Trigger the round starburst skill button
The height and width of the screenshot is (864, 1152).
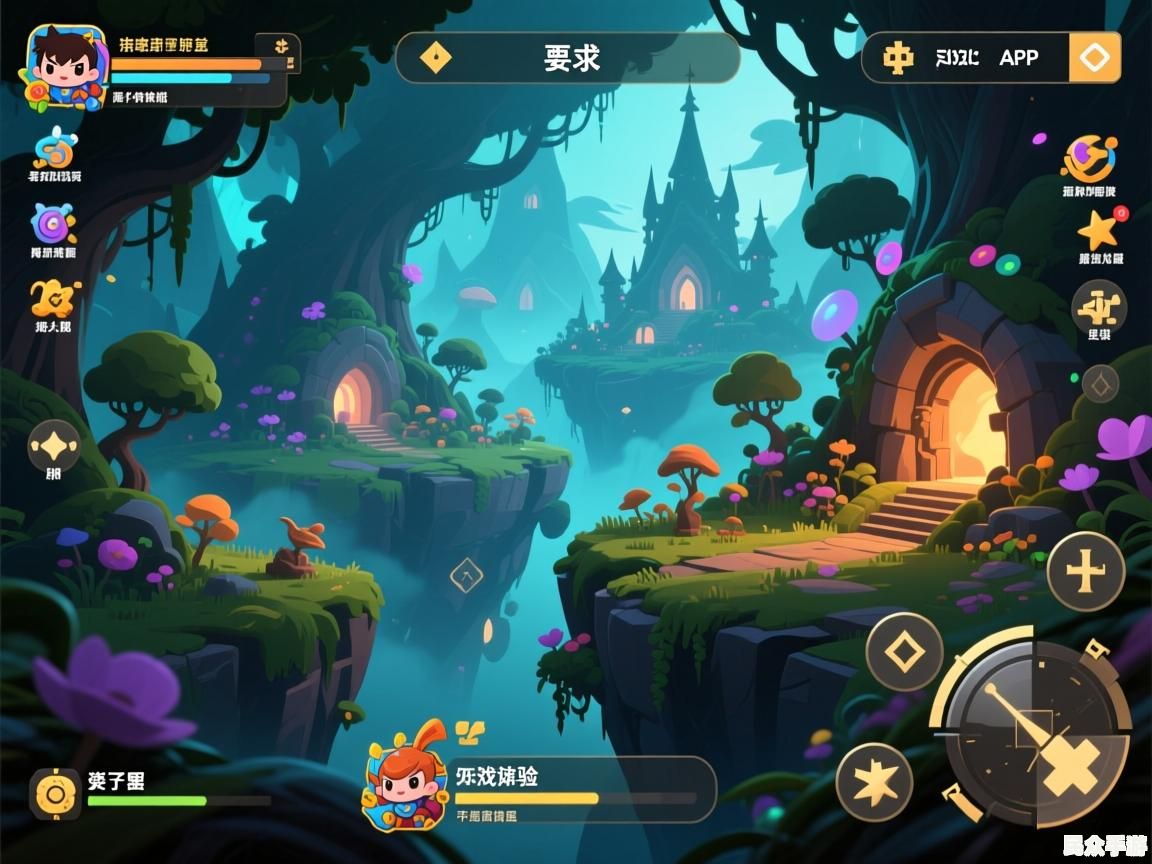tap(874, 782)
